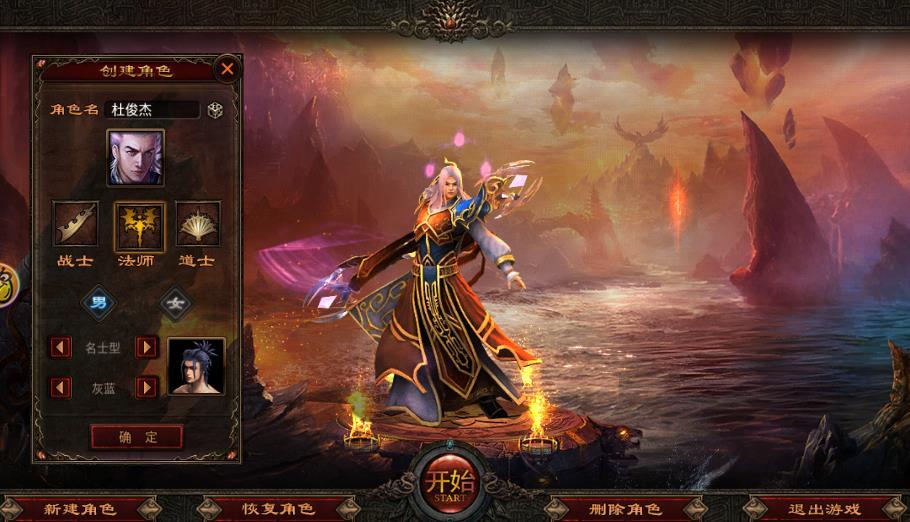Exit via the 退出游戏 button

824,509
